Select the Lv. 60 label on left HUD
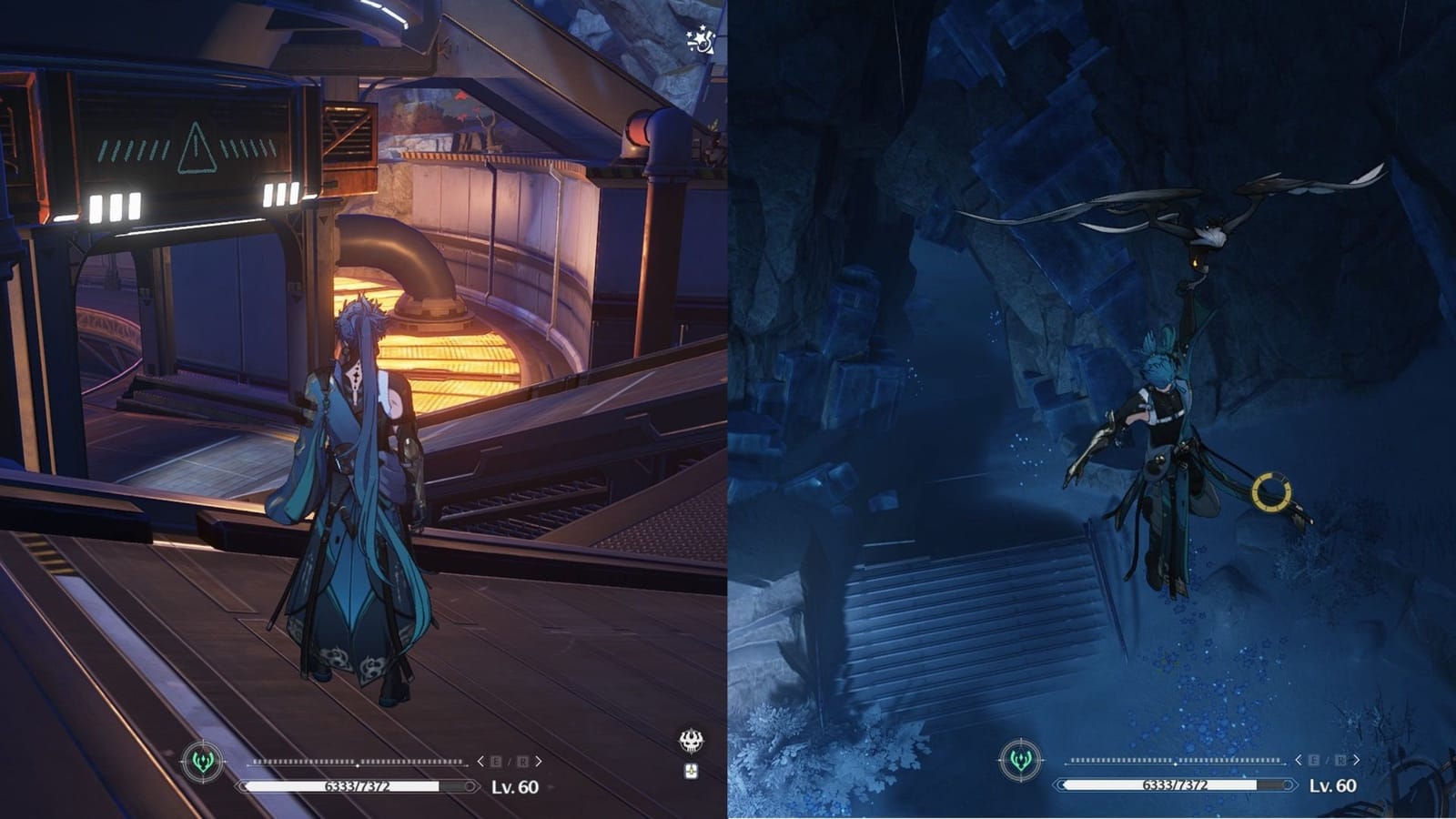Viewport: 1456px width, 819px height. coord(514,785)
